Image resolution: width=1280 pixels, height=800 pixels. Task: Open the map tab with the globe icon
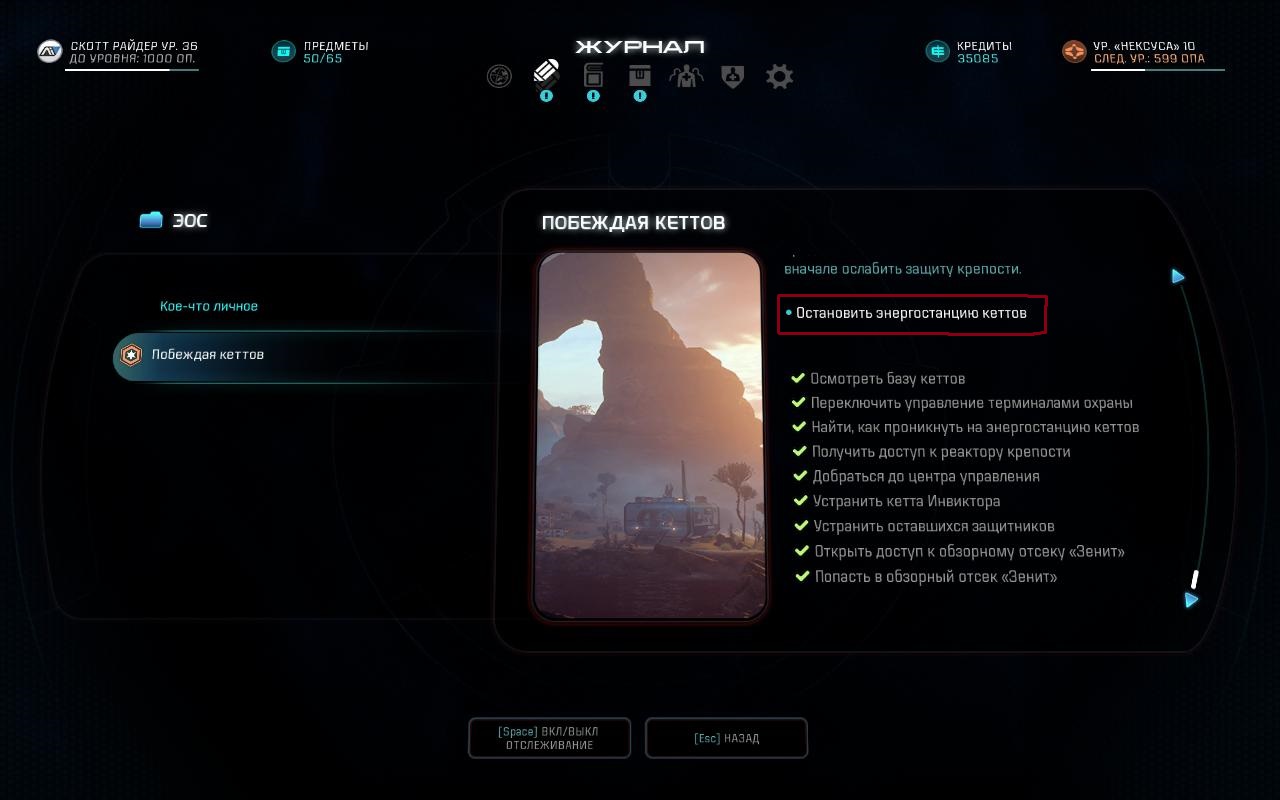[499, 76]
